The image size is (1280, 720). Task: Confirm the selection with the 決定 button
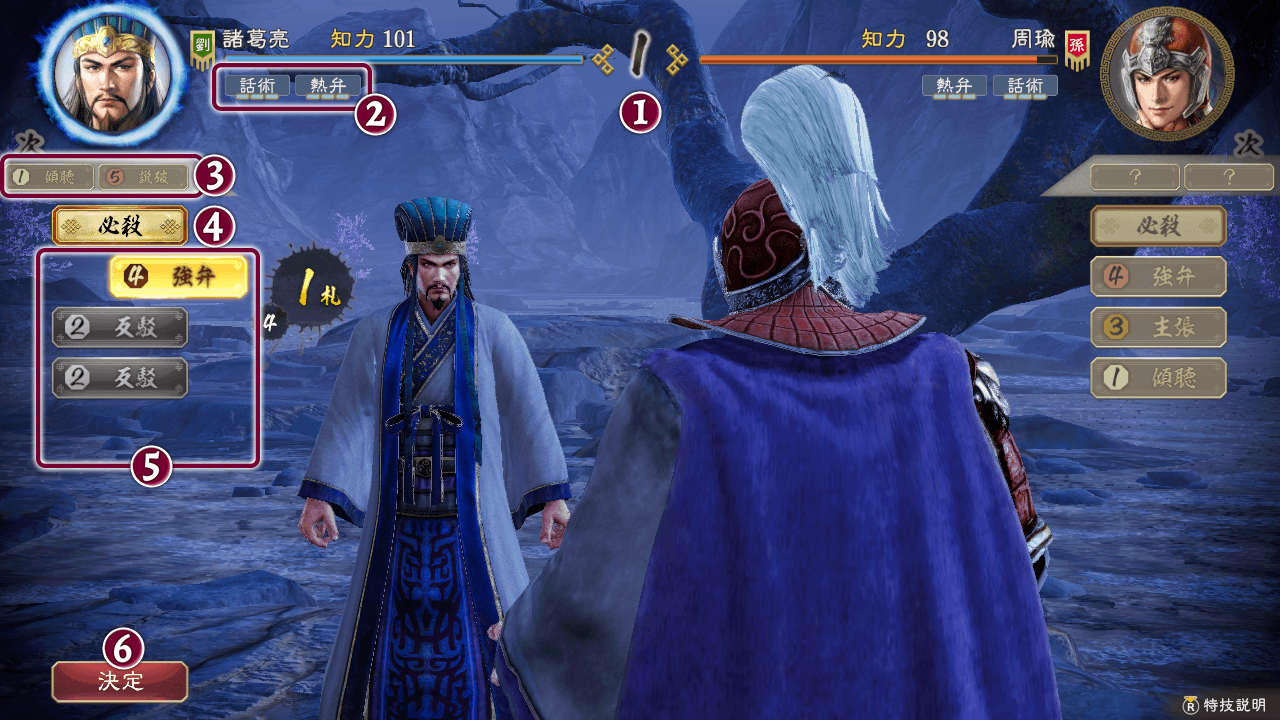coord(120,681)
